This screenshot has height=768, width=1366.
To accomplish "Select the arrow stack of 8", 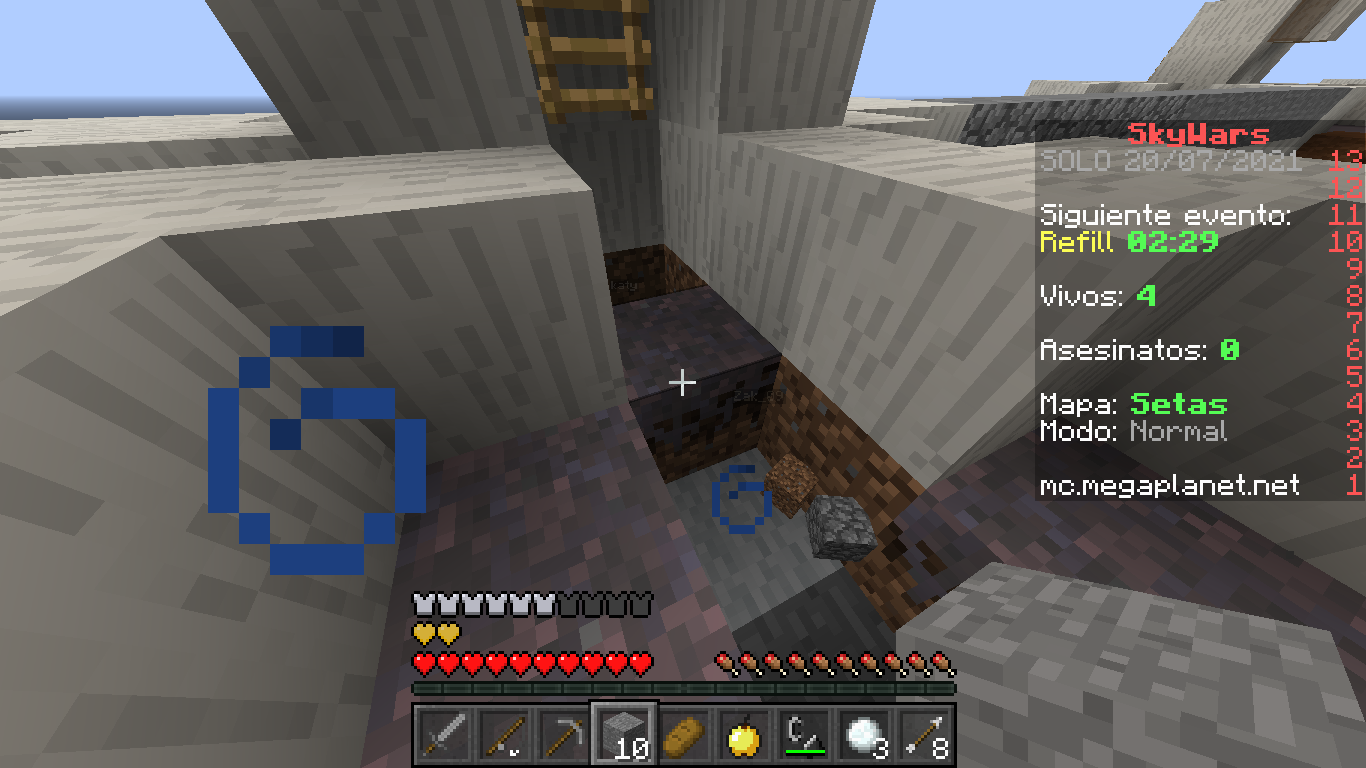I will click(x=924, y=737).
